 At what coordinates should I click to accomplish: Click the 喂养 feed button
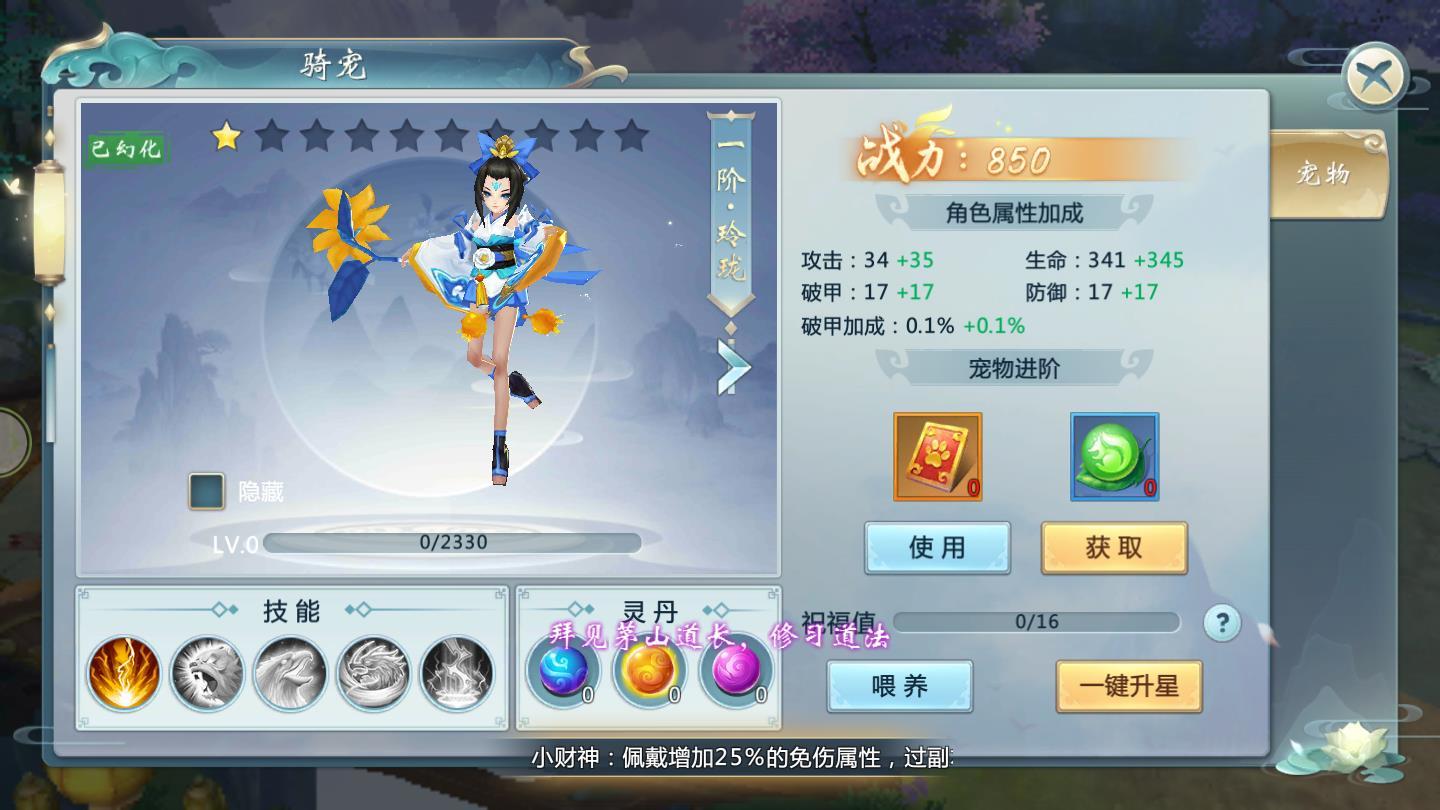pyautogui.click(x=899, y=686)
